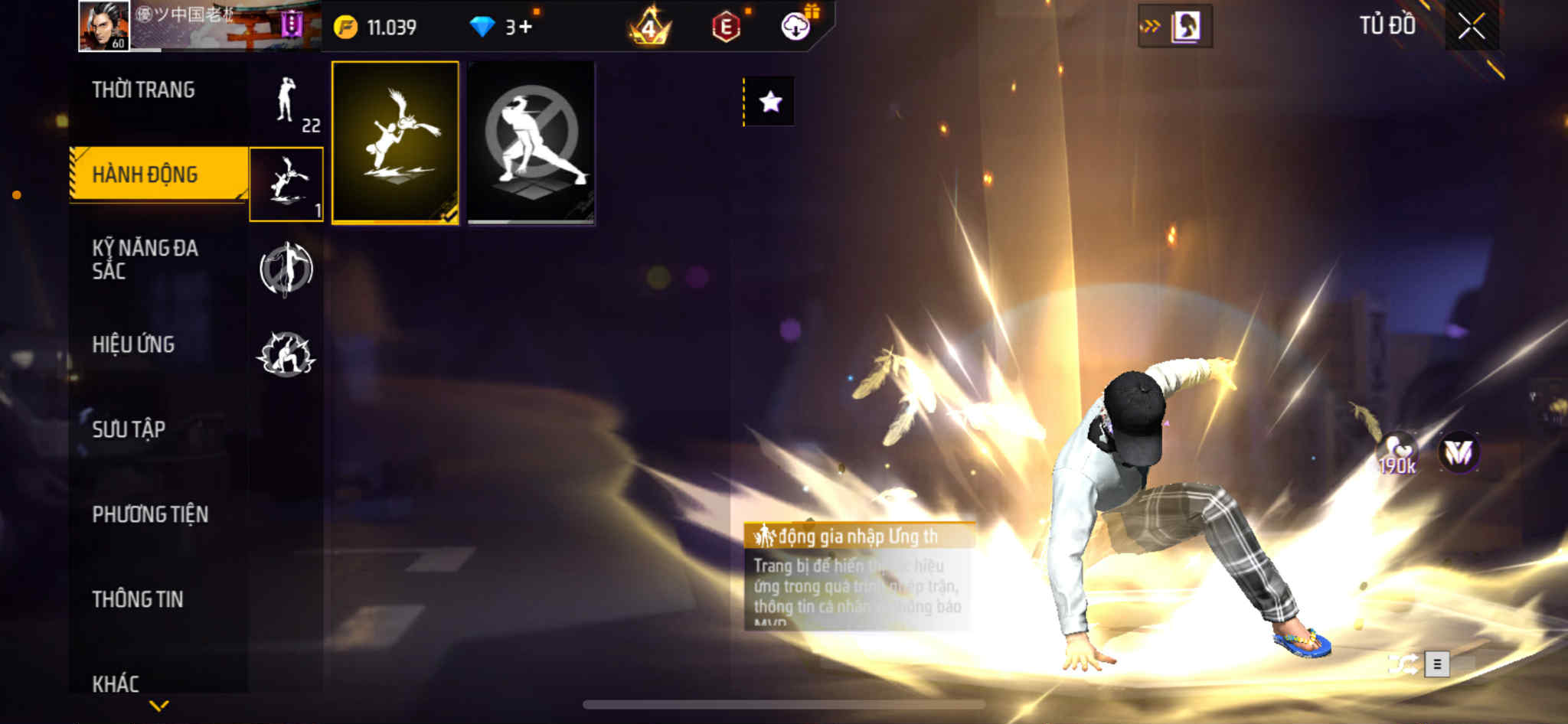Switch to the THỜI TRANG tab
This screenshot has height=724, width=1568.
point(143,90)
